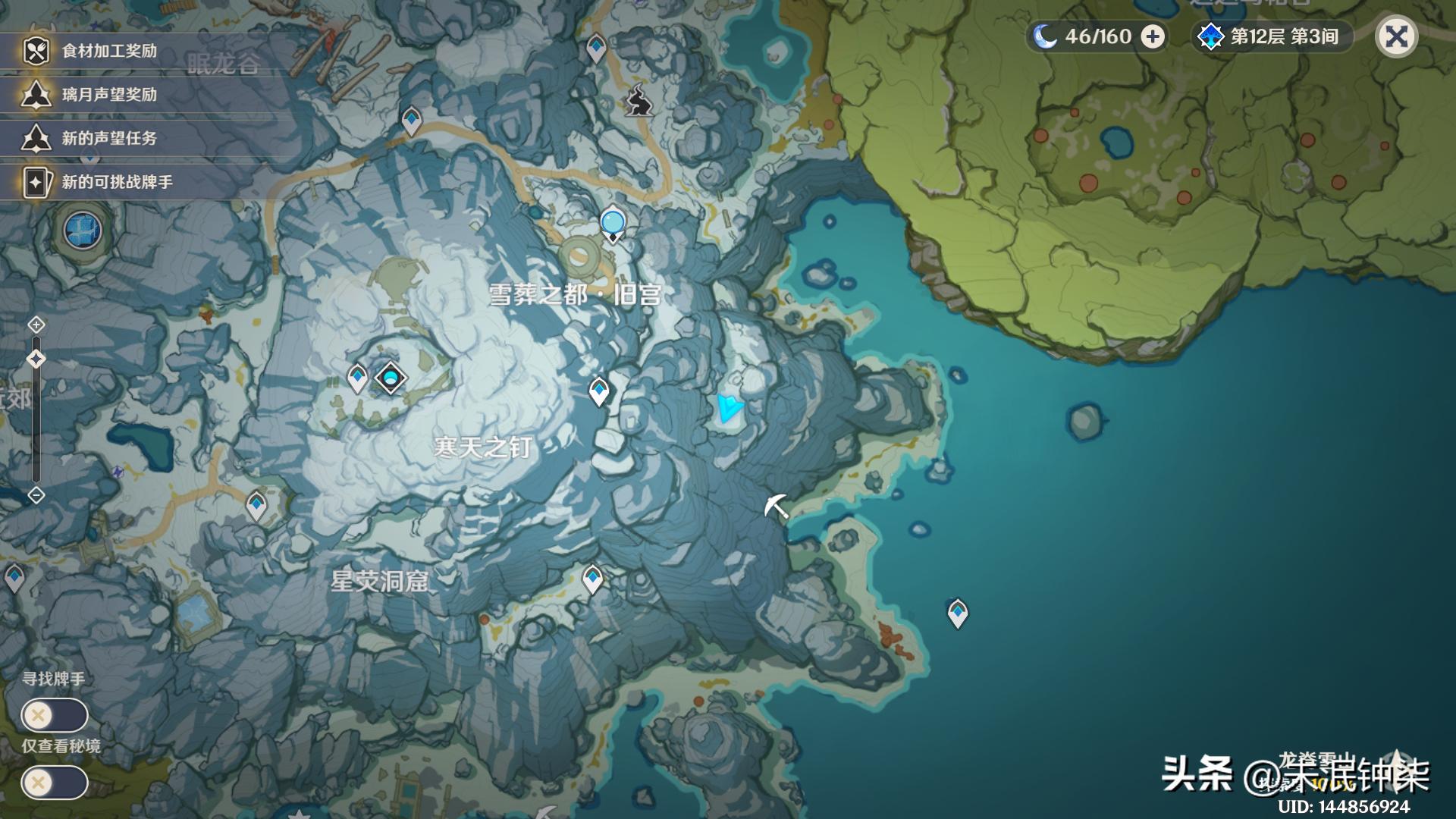Screen dimensions: 1456x819
Task: Close the map with the X button
Action: (1396, 36)
